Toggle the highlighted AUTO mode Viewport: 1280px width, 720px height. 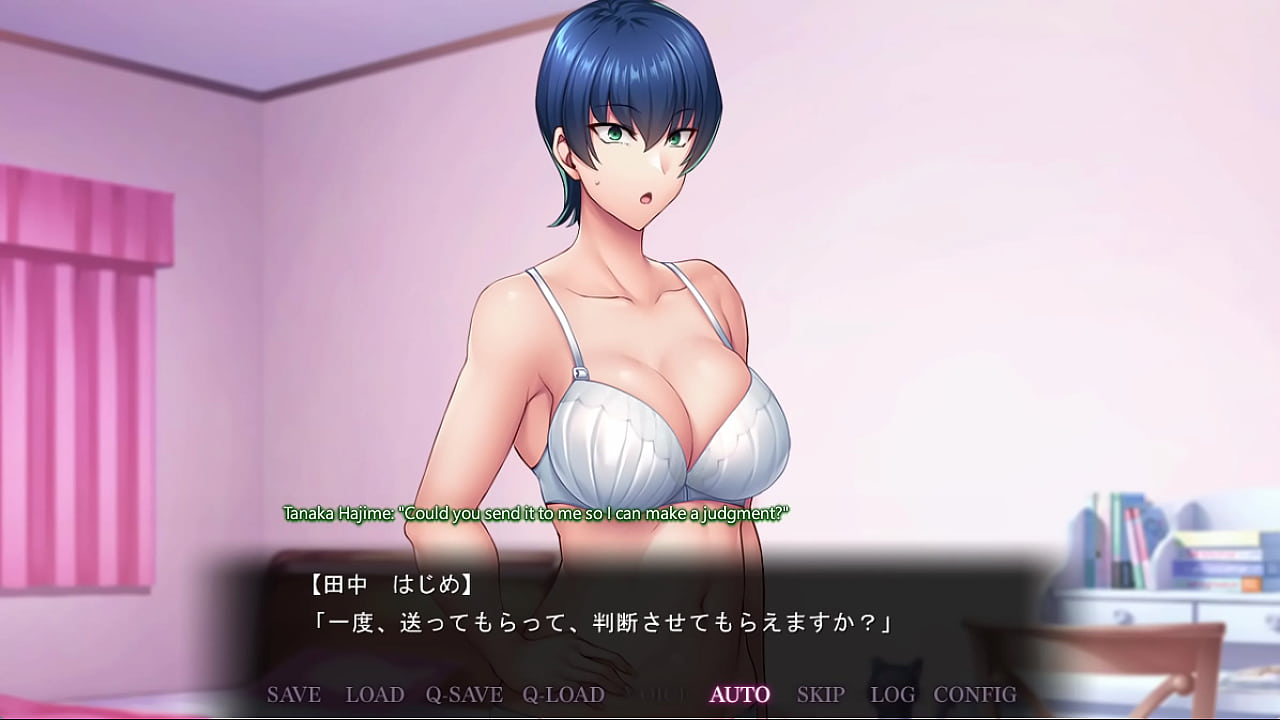tap(740, 694)
